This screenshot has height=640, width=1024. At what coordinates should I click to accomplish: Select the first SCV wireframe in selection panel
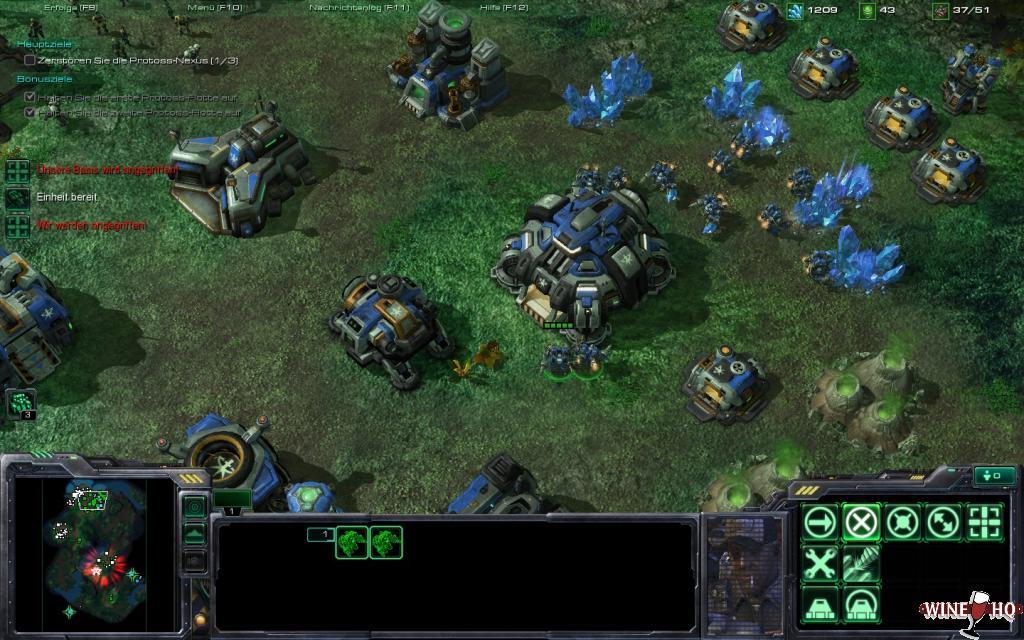352,542
